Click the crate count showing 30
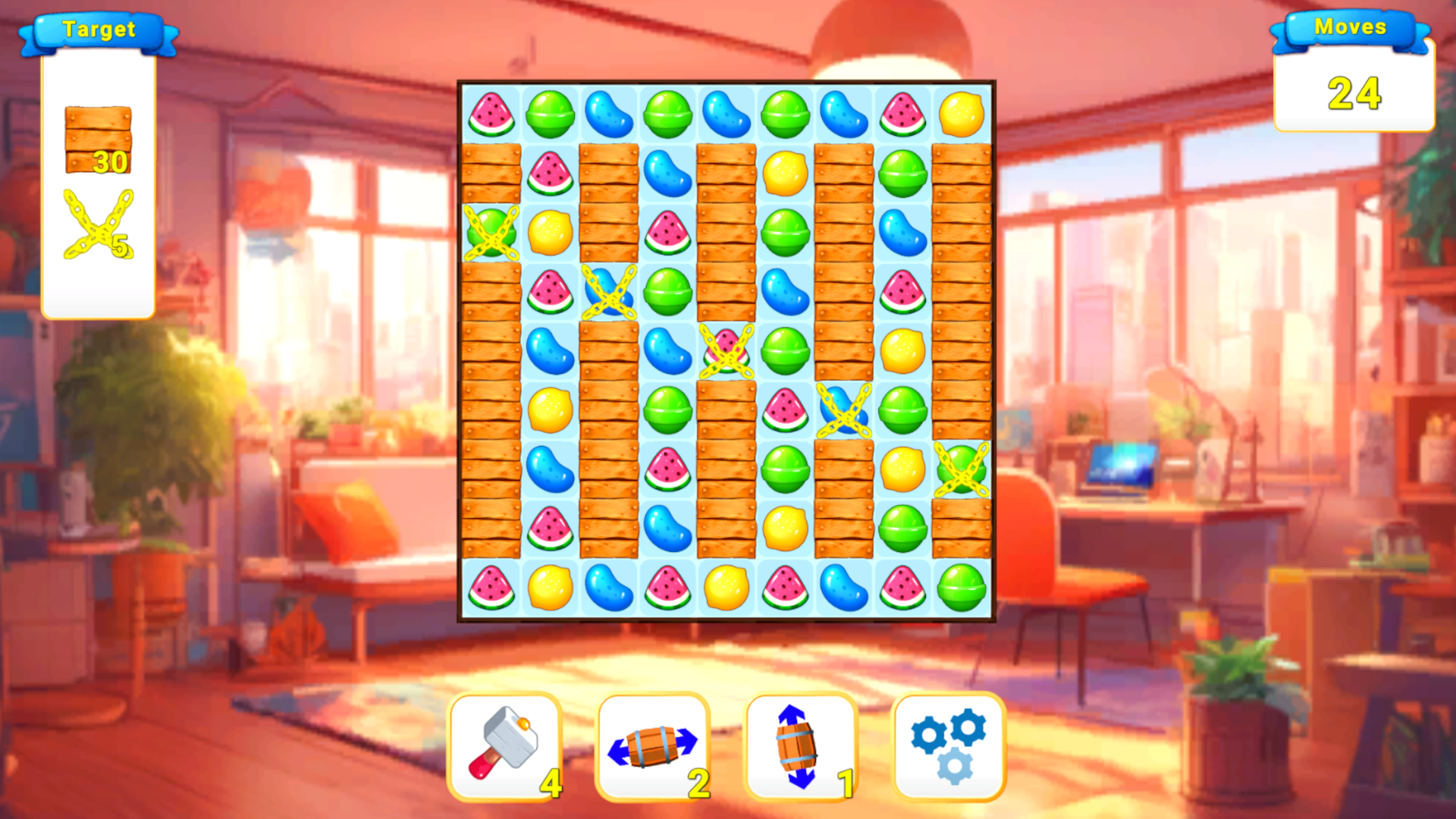Screen dimensions: 1456x819 [111, 162]
